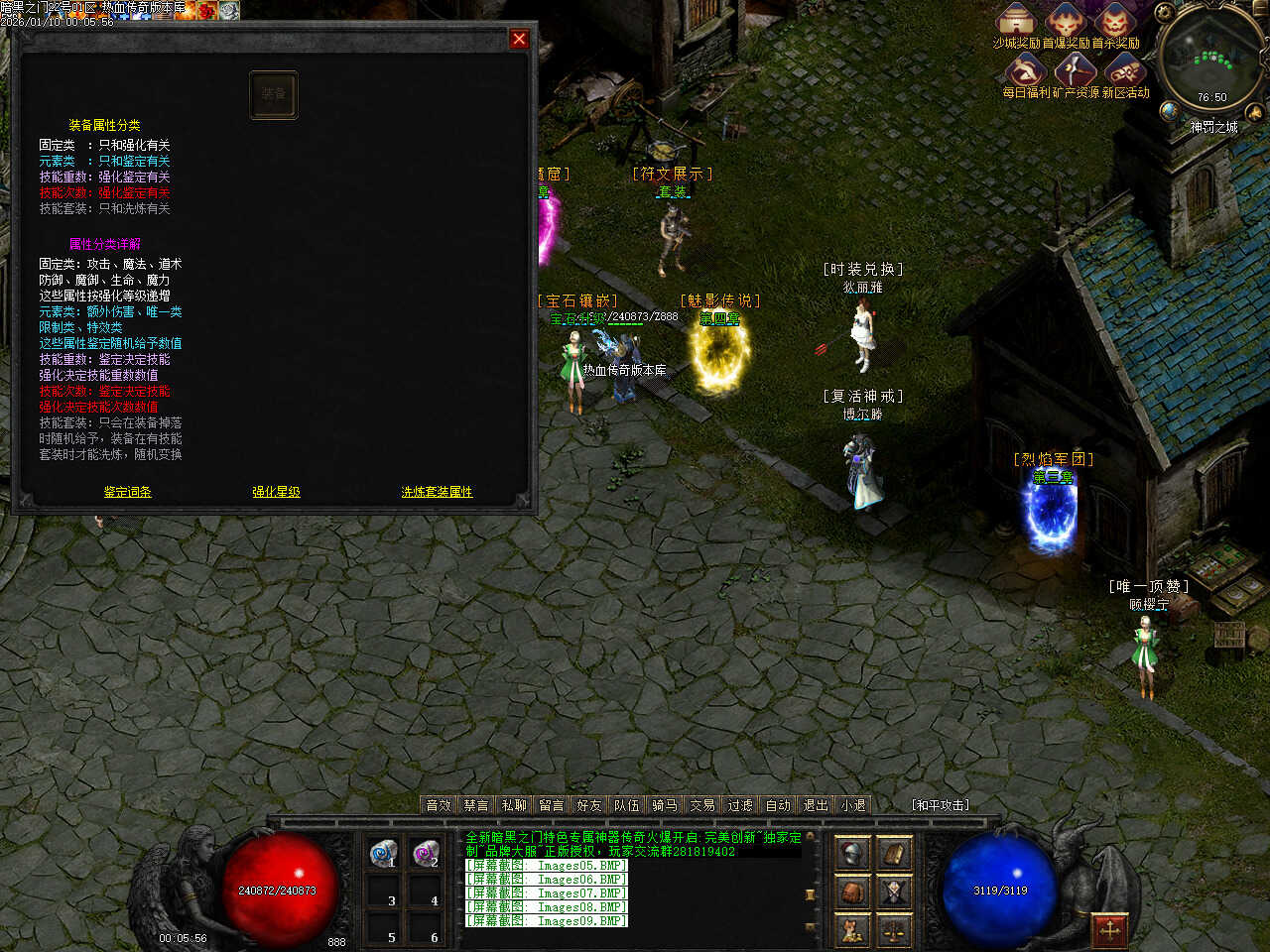Screen dimensions: 1270x952
Task: Open the 洗炼套装属性 link
Action: [437, 492]
